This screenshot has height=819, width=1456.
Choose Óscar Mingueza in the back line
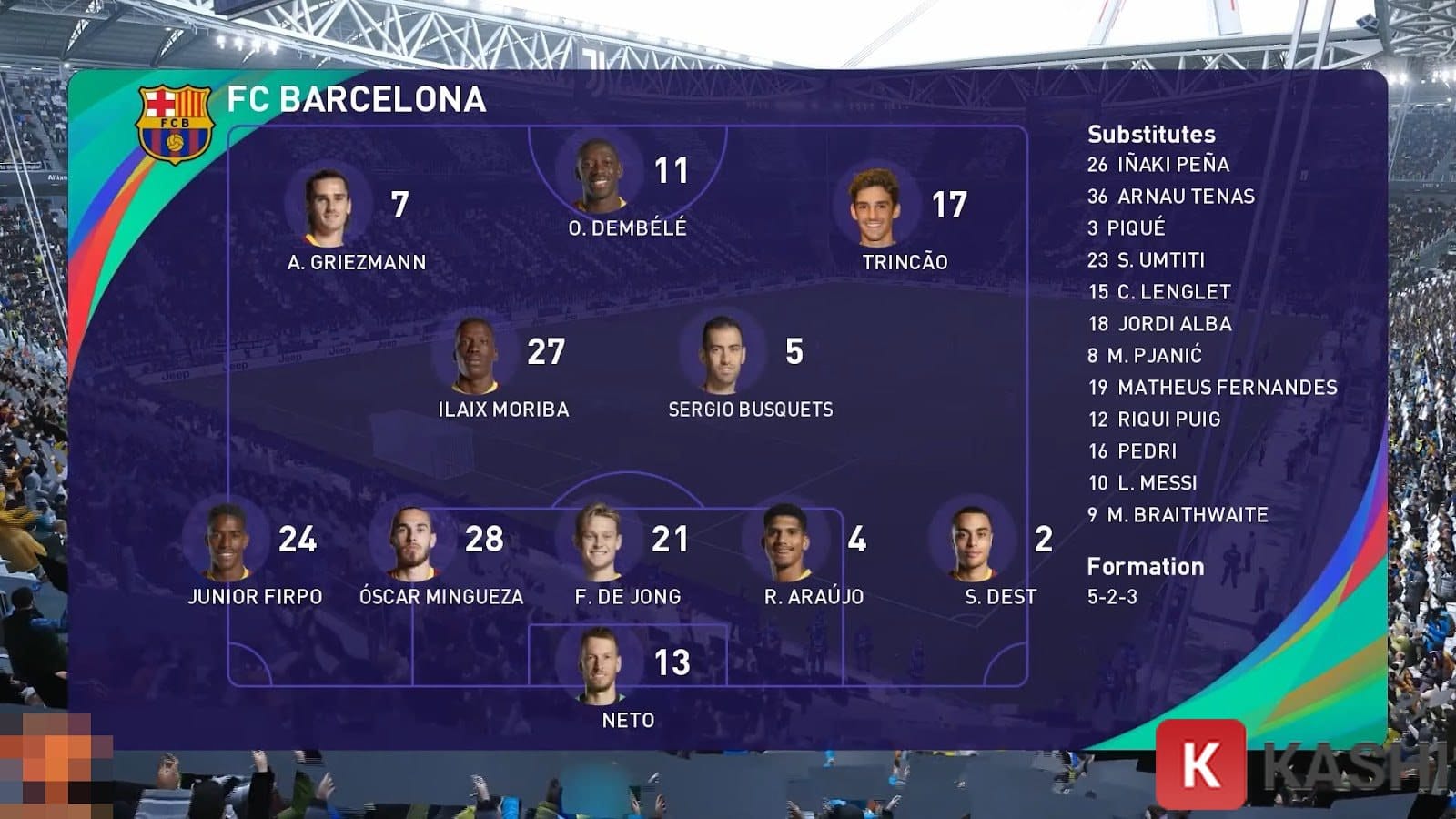click(410, 542)
